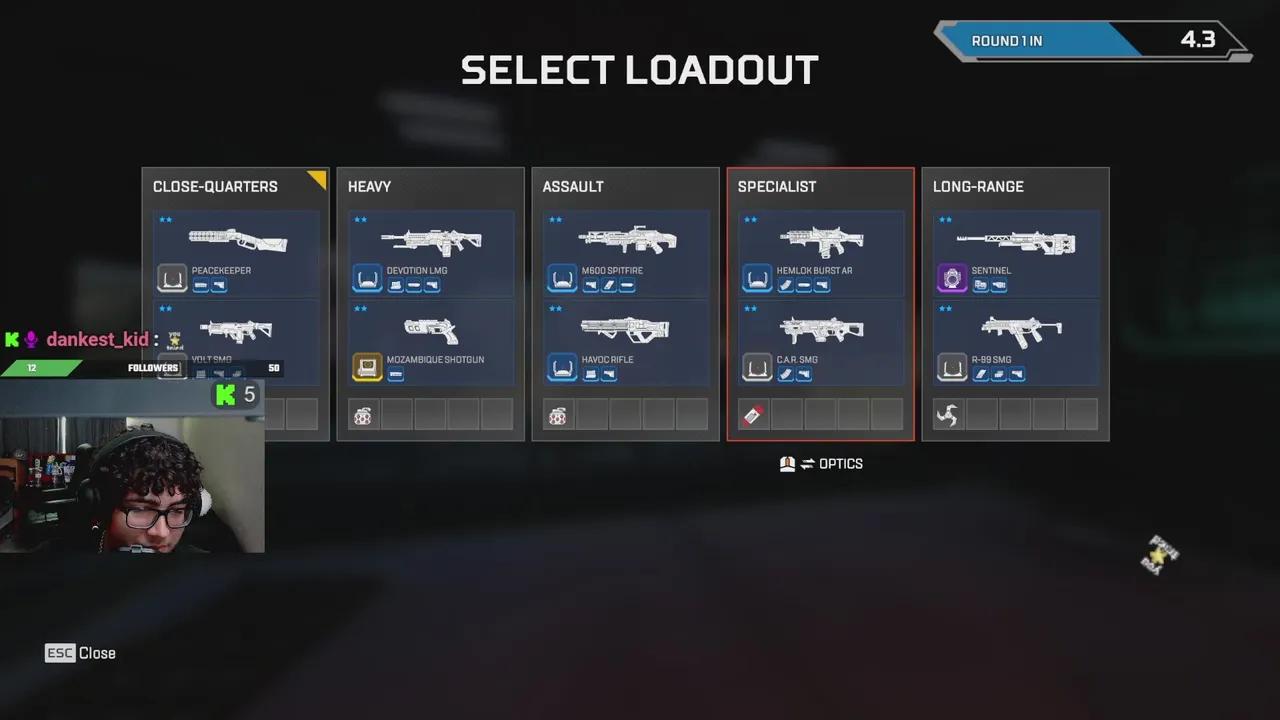Choose the Heavy loadout card
This screenshot has width=1280, height=720.
pos(430,187)
